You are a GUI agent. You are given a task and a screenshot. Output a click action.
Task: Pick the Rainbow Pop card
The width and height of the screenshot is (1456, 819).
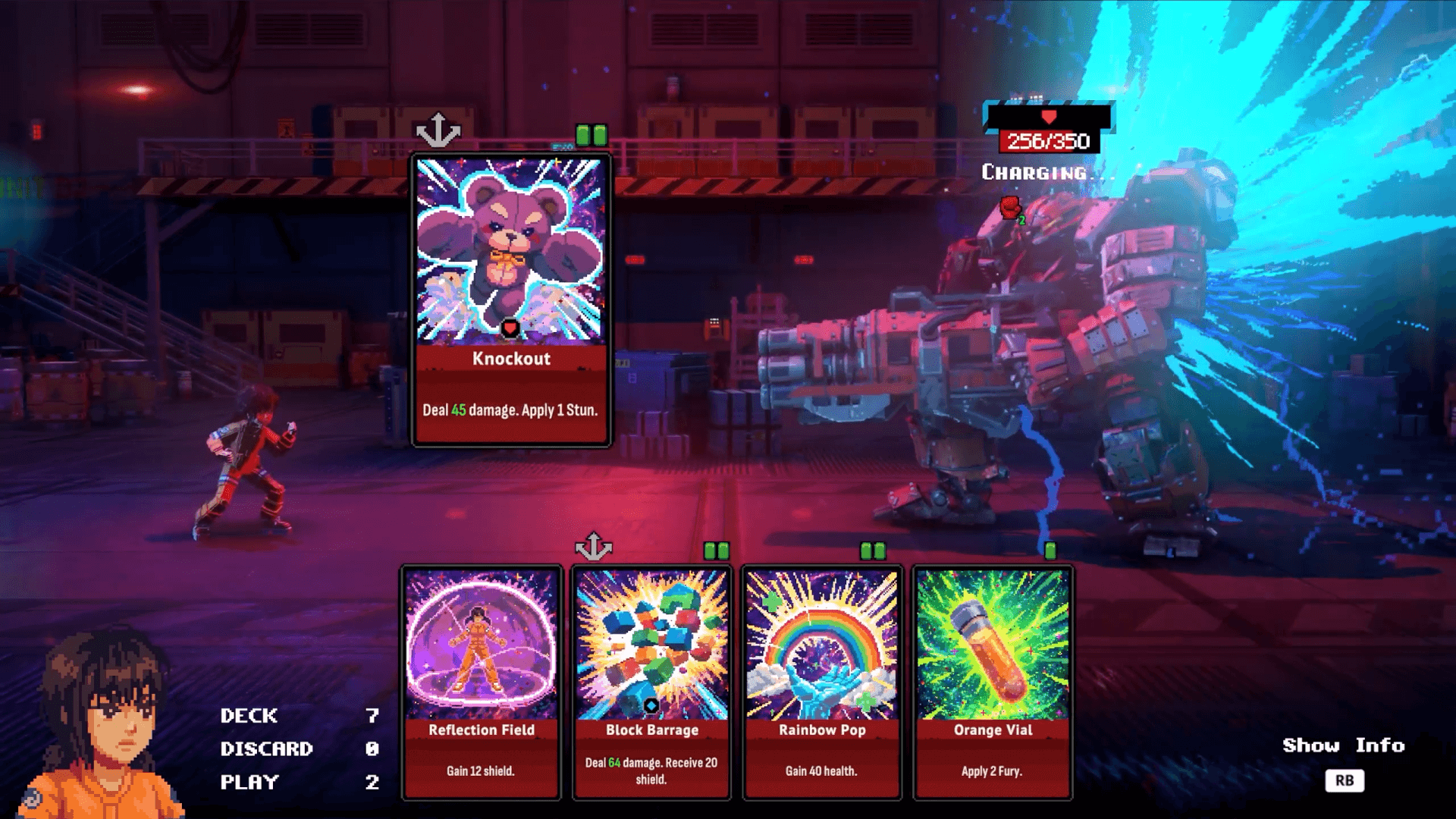pos(823,682)
